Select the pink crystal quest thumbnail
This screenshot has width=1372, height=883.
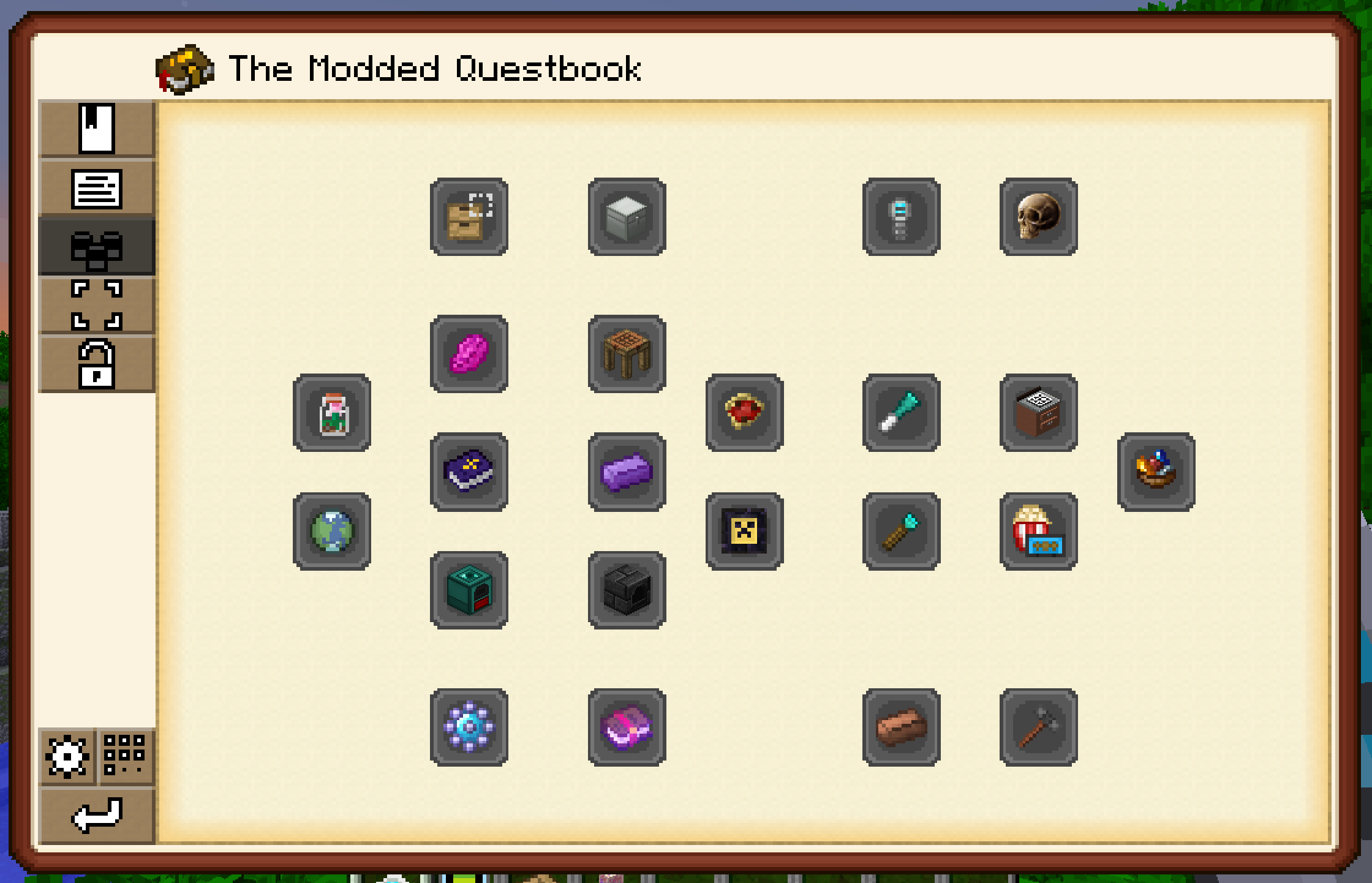(x=469, y=354)
